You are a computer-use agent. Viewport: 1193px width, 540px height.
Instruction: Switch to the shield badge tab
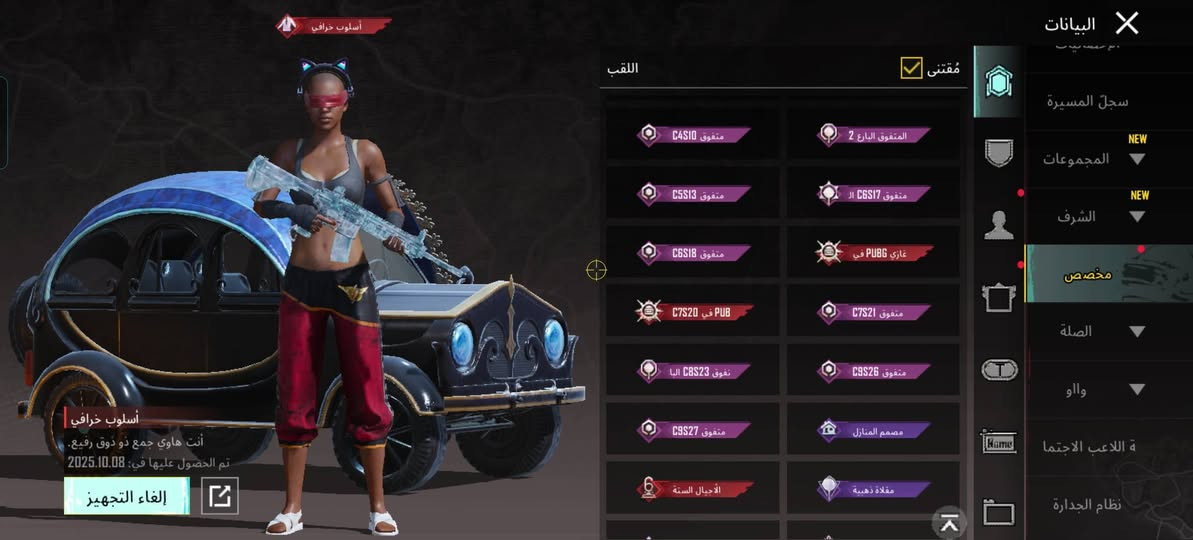999,153
